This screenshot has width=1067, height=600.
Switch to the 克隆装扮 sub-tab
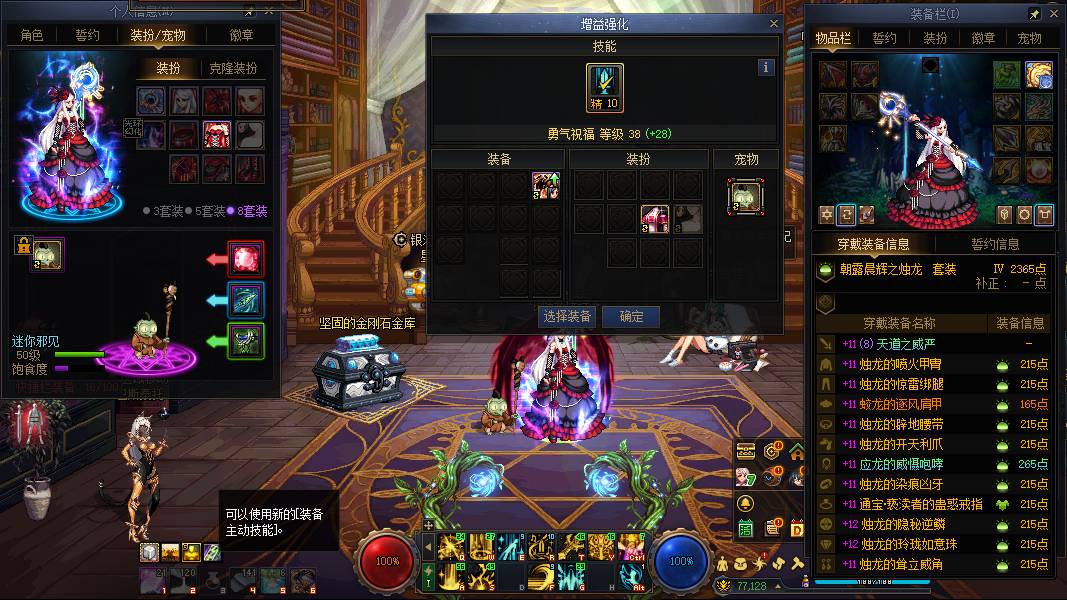233,68
